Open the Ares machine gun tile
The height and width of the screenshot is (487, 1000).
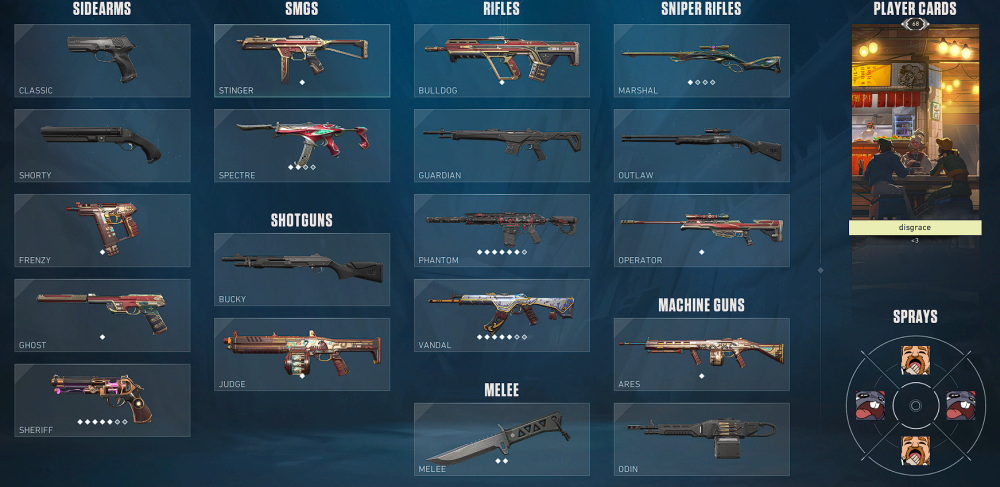(702, 354)
